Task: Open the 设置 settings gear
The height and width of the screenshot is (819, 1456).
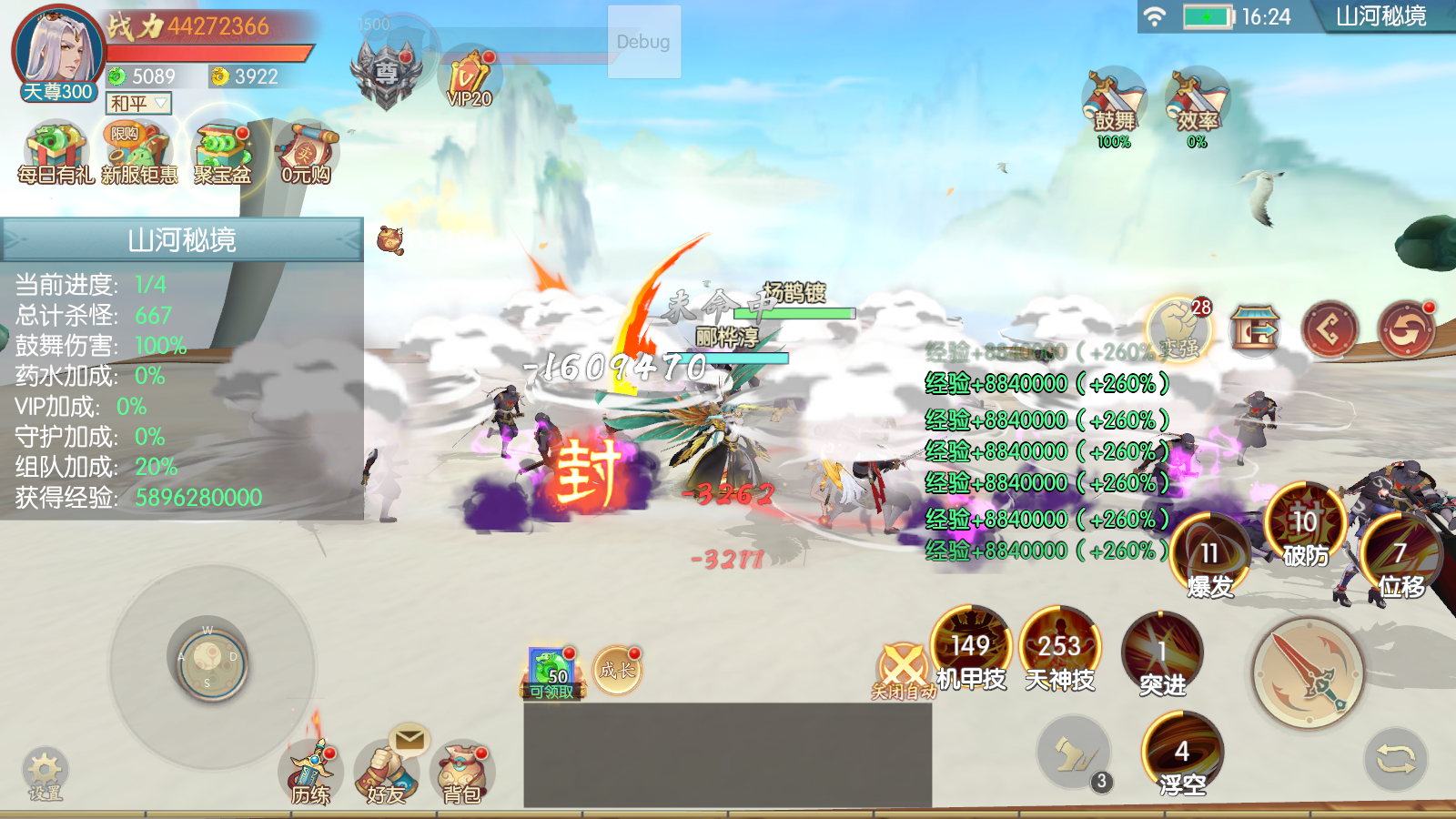Action: click(45, 773)
